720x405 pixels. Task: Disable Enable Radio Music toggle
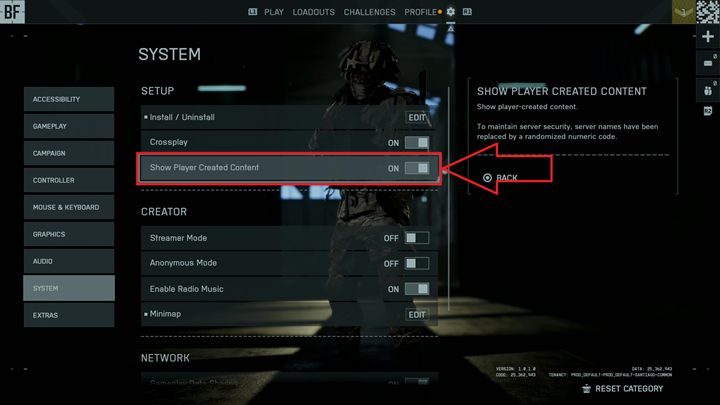(x=417, y=289)
